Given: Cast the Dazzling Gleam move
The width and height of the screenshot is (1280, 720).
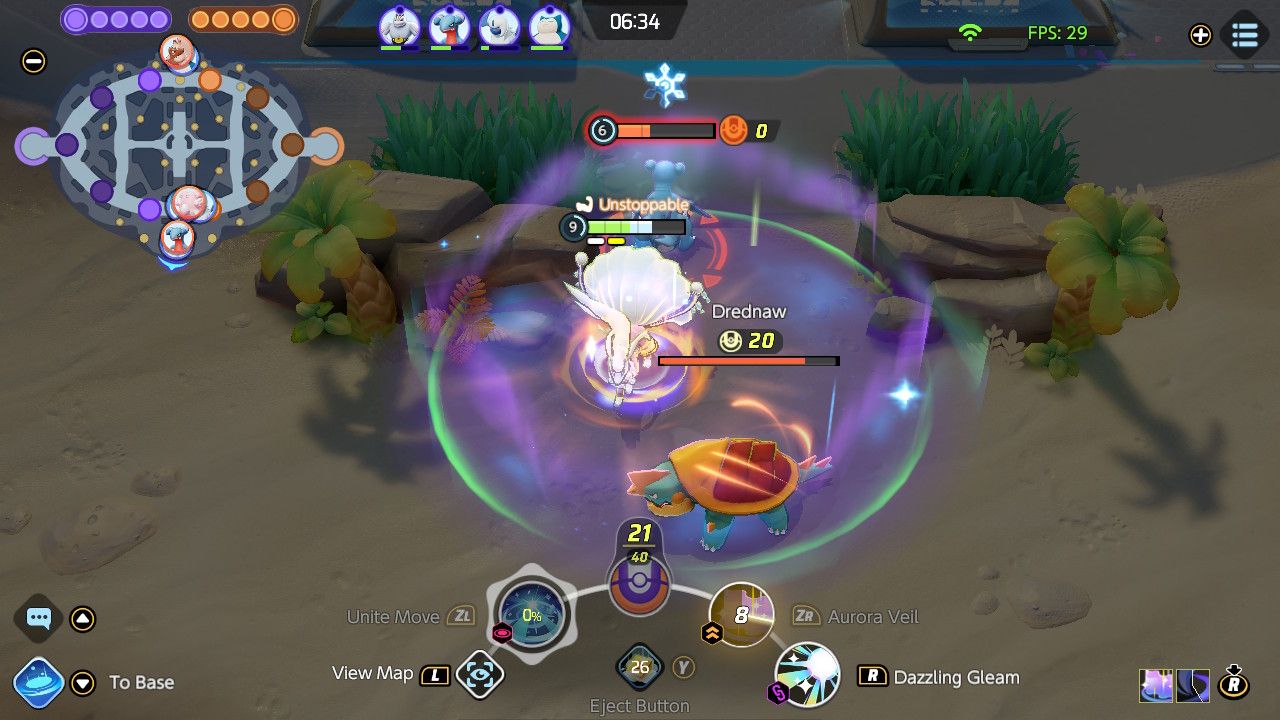Looking at the screenshot, I should tap(808, 674).
